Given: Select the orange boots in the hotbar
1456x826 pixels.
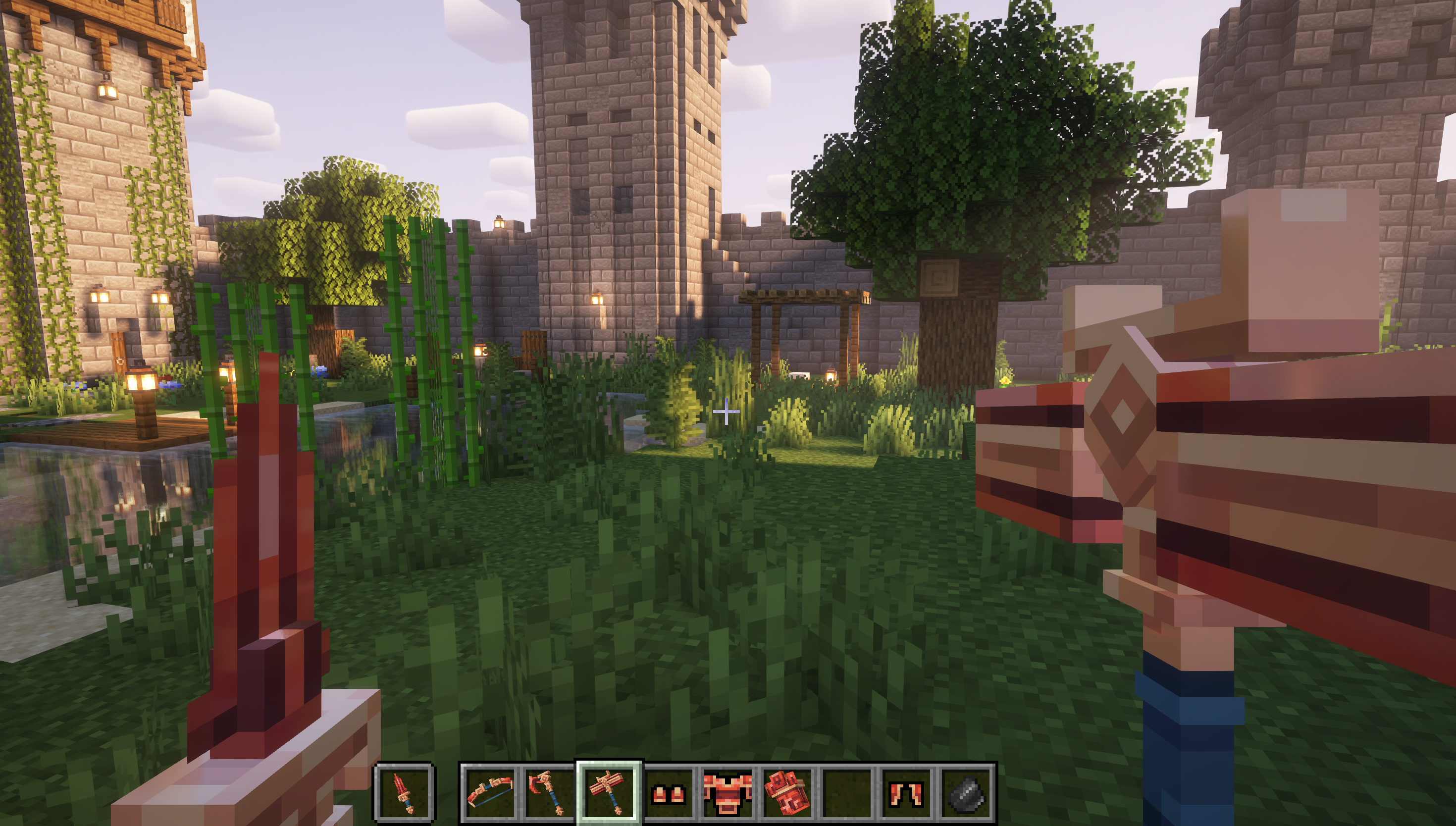Looking at the screenshot, I should point(669,792).
